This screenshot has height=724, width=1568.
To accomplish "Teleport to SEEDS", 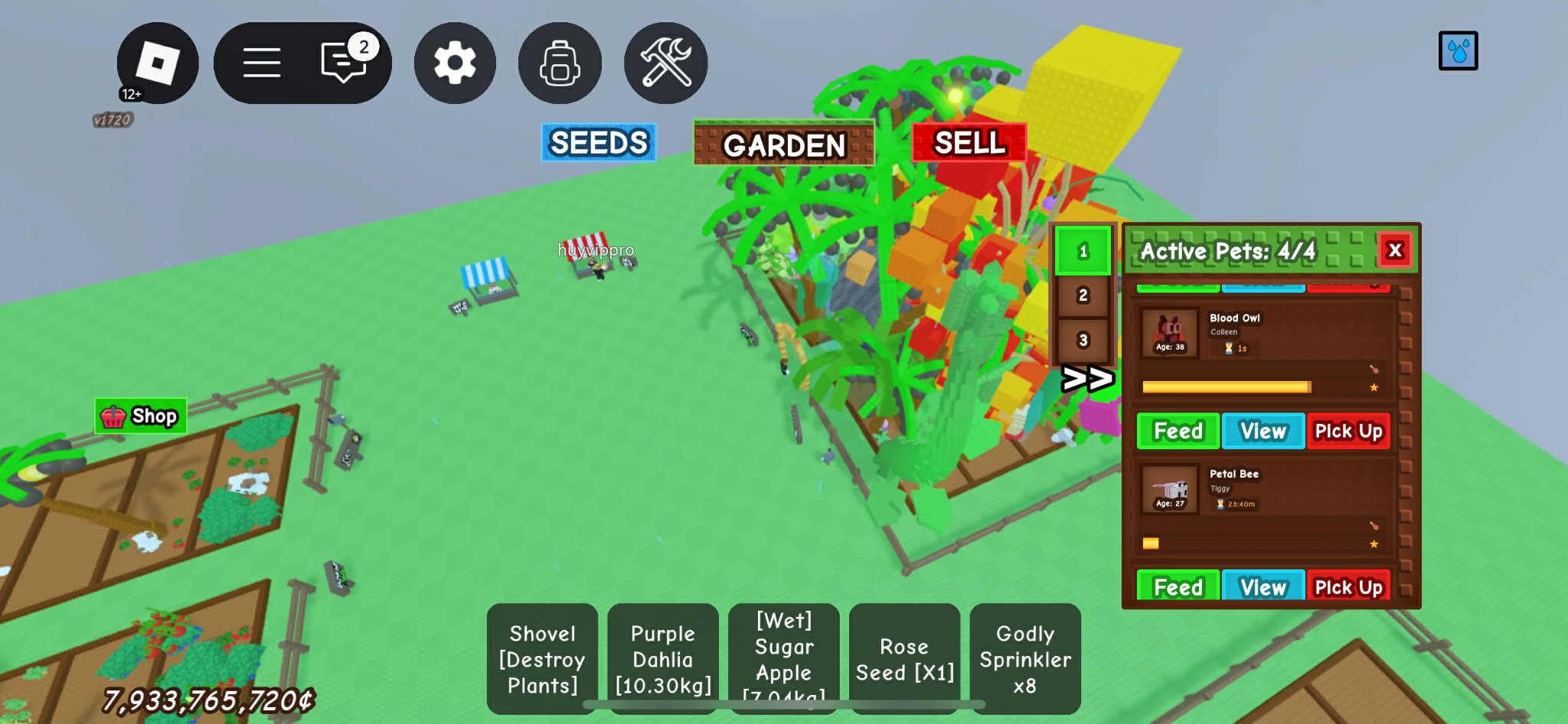I will click(x=599, y=142).
